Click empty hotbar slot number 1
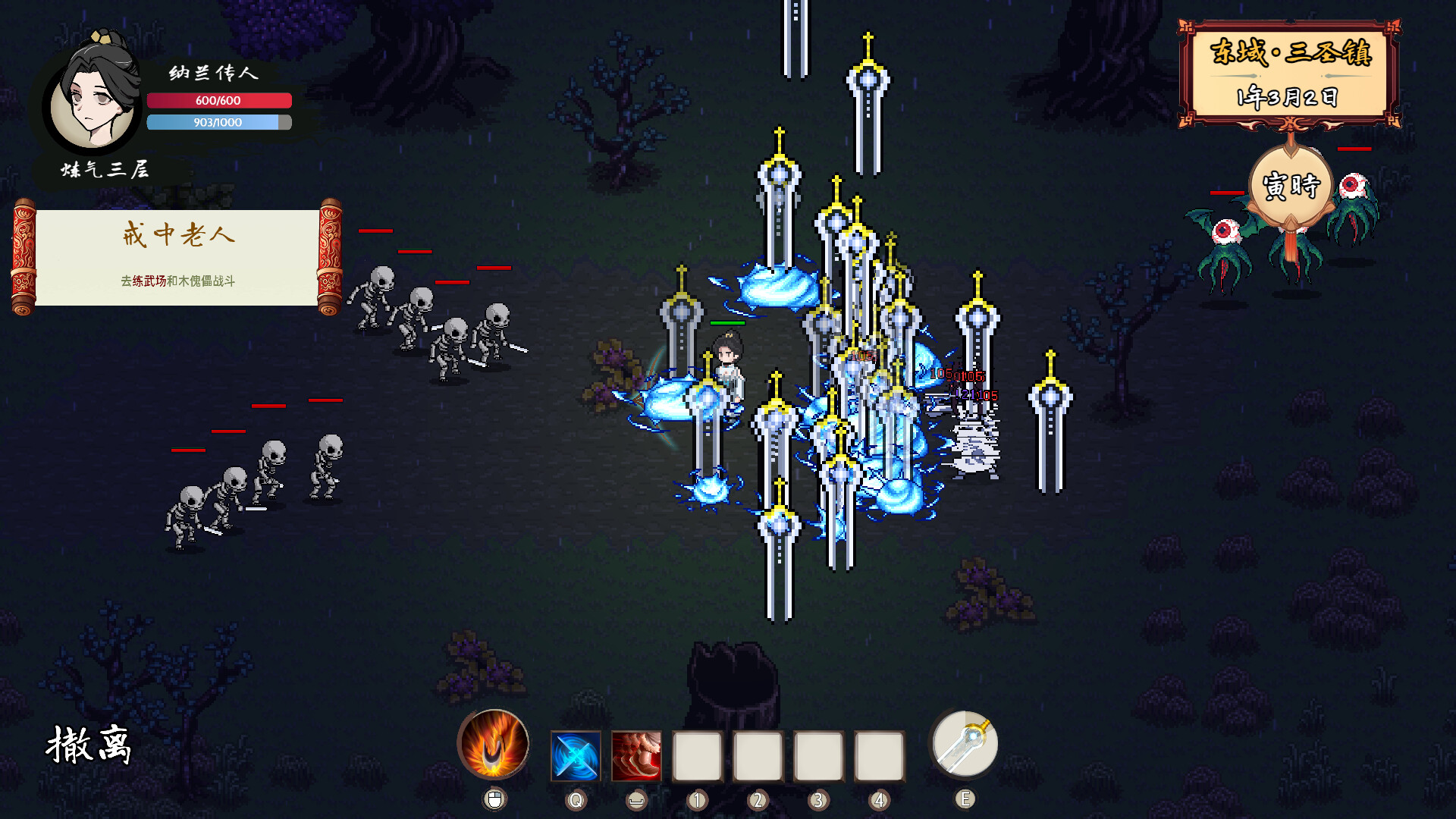 pos(697,756)
